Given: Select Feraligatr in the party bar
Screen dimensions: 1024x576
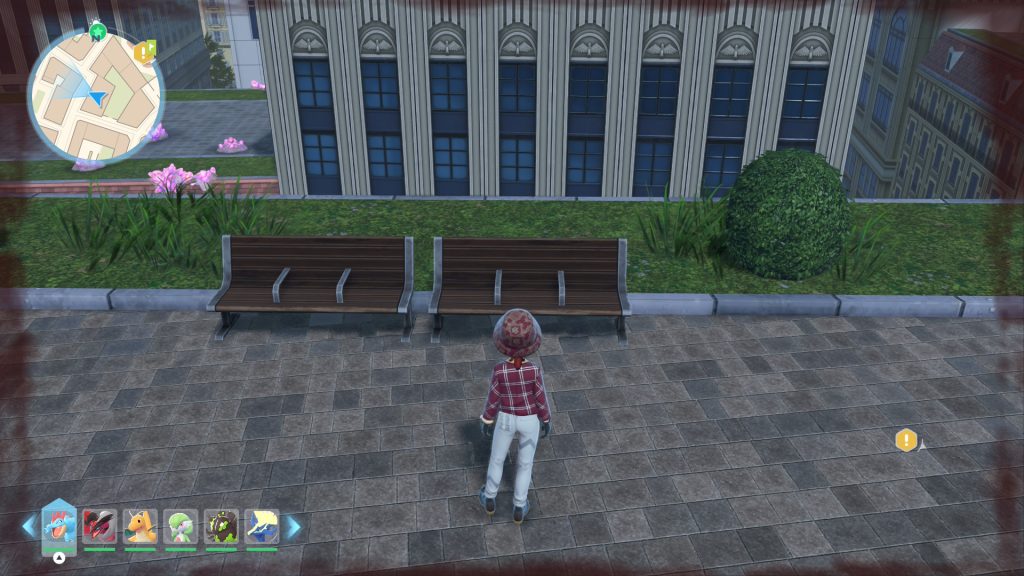Looking at the screenshot, I should pyautogui.click(x=59, y=525).
